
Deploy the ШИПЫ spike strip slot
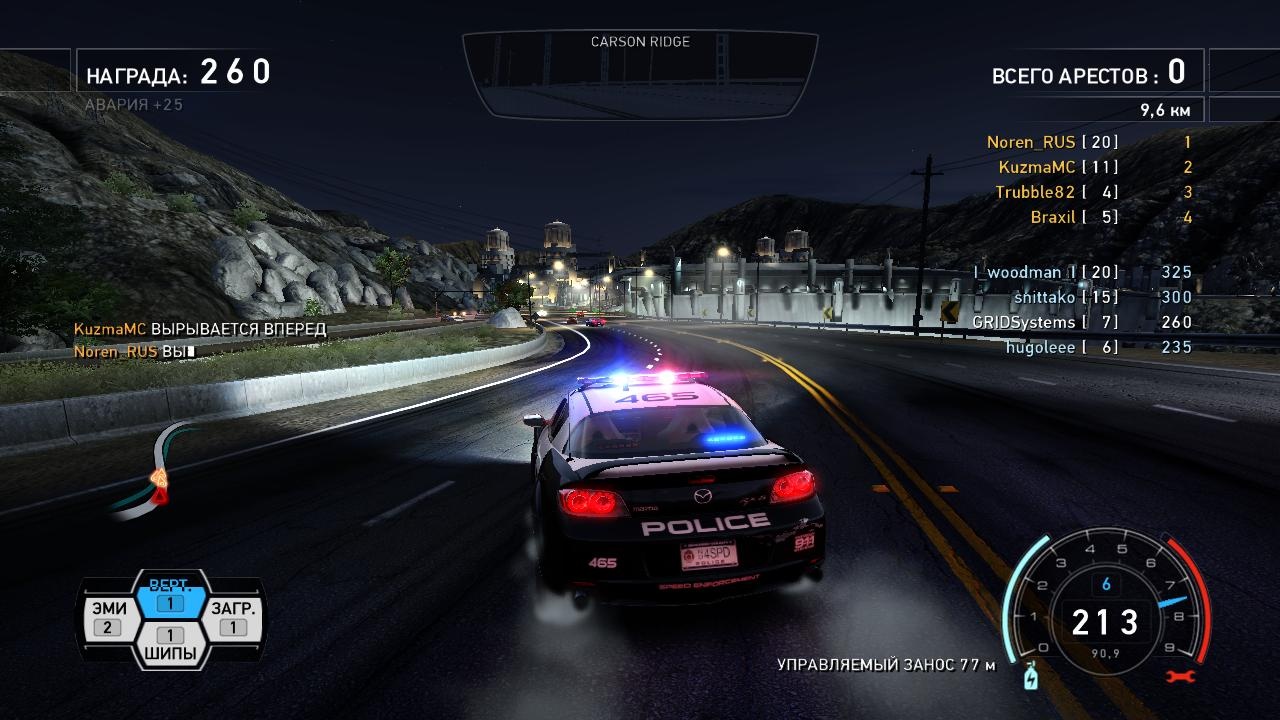point(170,645)
